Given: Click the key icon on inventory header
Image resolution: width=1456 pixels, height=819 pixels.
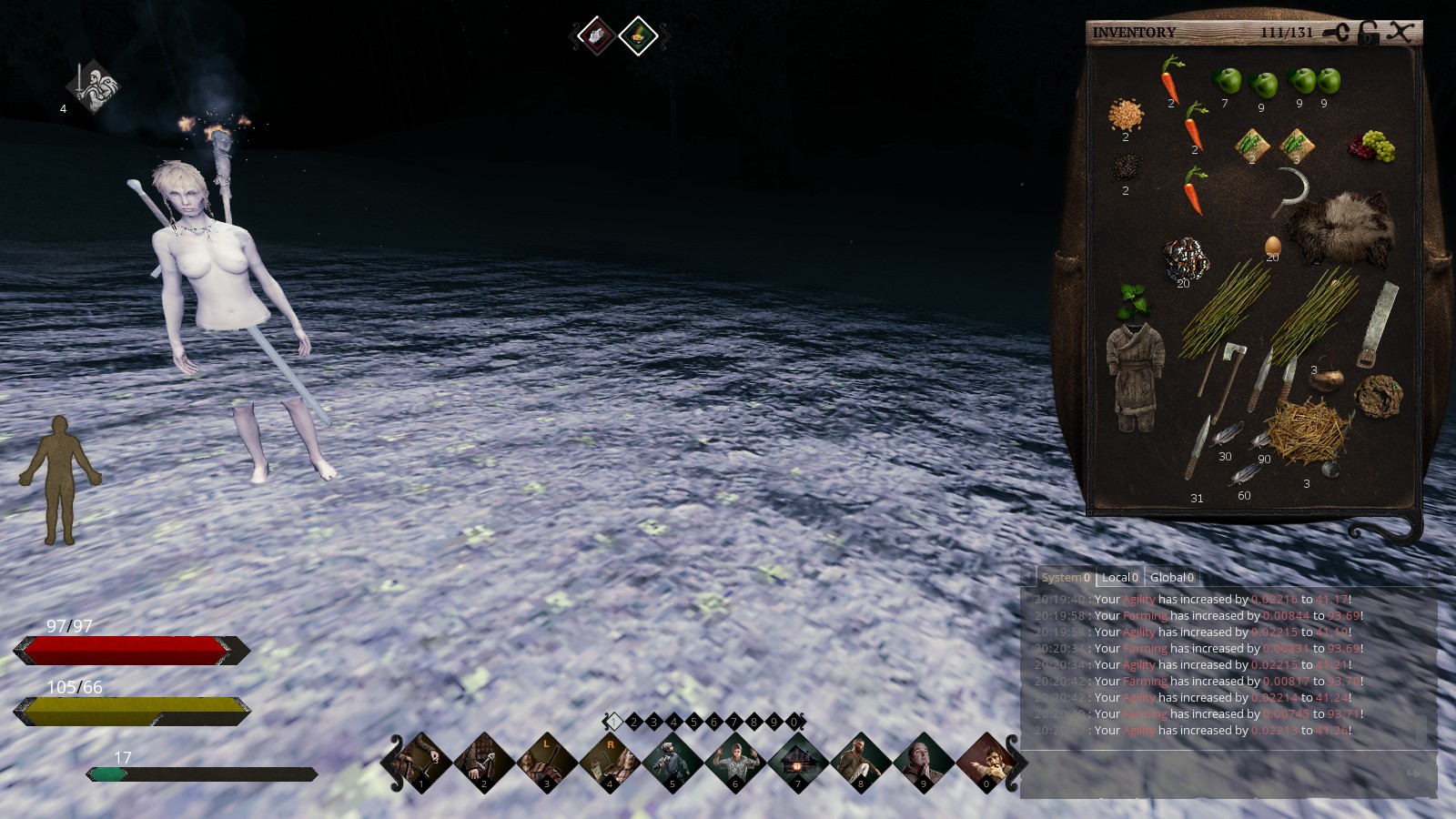Looking at the screenshot, I should tap(1336, 33).
